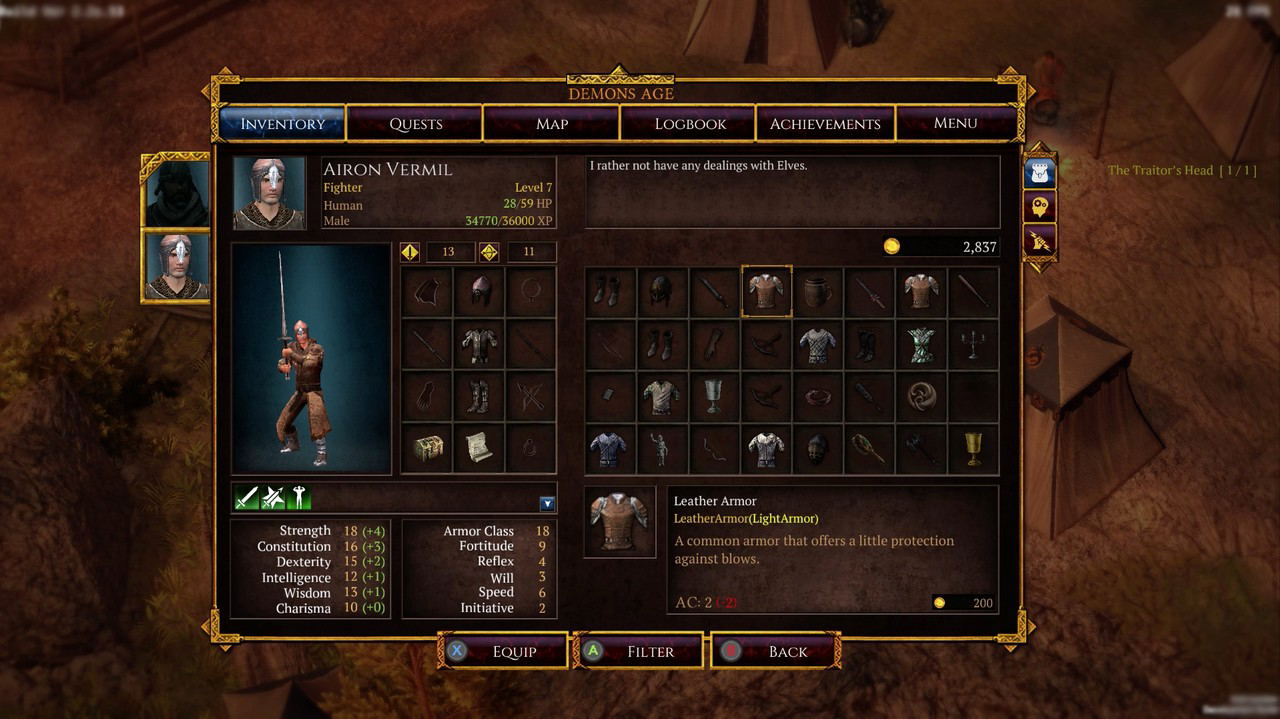Show the Logbook tab
The height and width of the screenshot is (719, 1280).
tap(690, 124)
